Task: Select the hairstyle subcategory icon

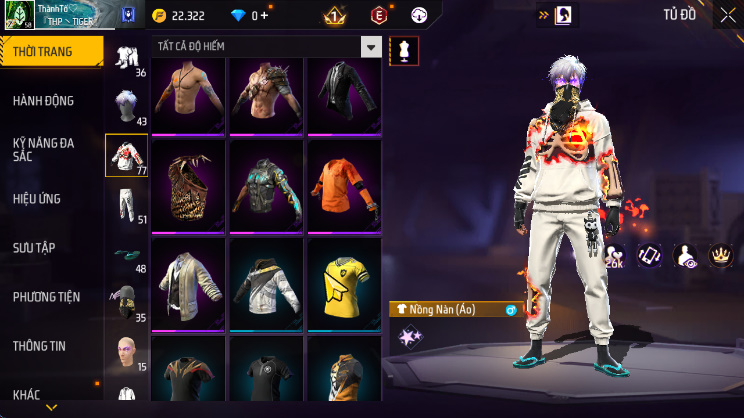Action: (x=126, y=107)
